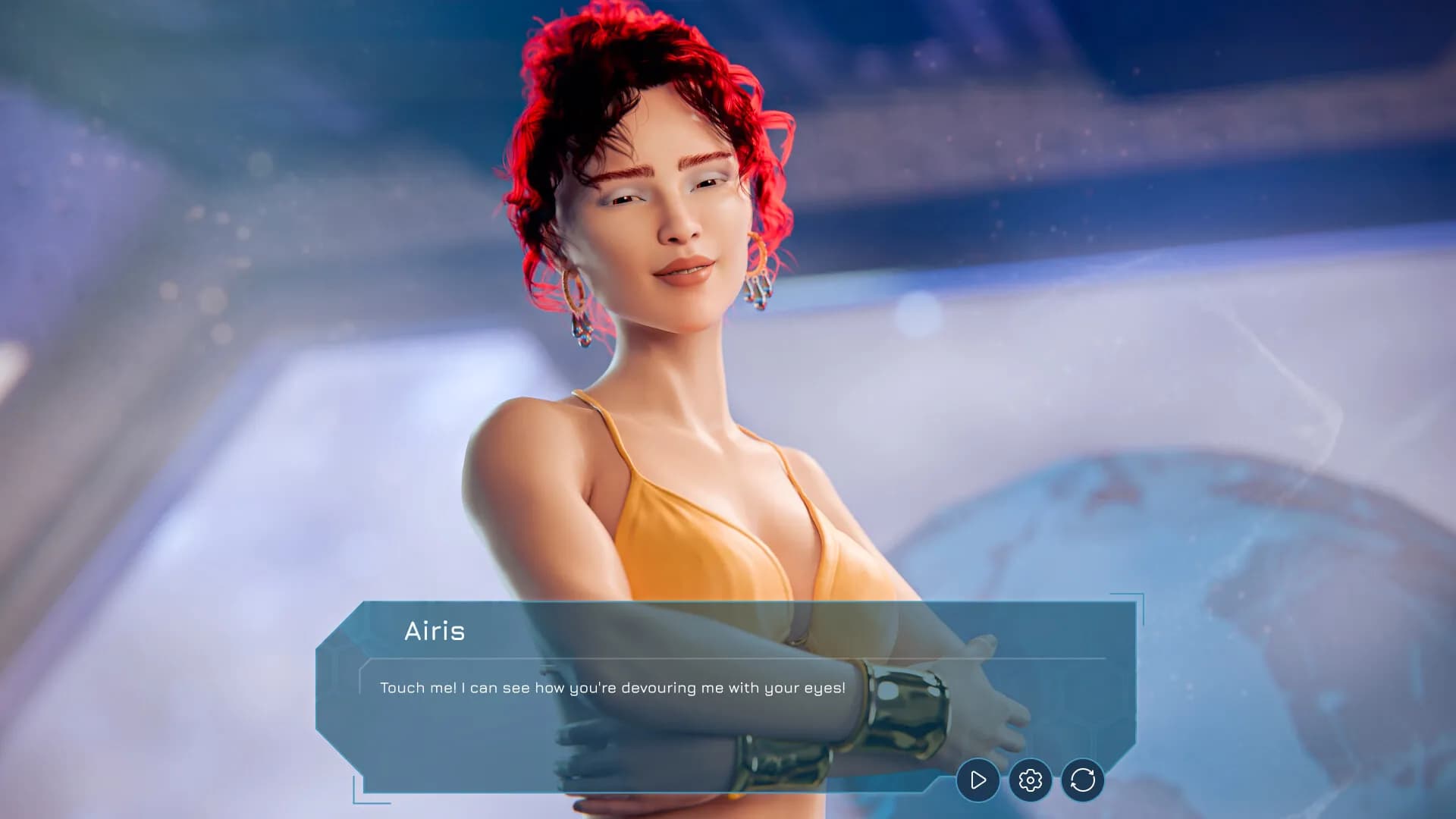Click the play arrow button in dialogue box
This screenshot has height=819, width=1456.
point(977,780)
